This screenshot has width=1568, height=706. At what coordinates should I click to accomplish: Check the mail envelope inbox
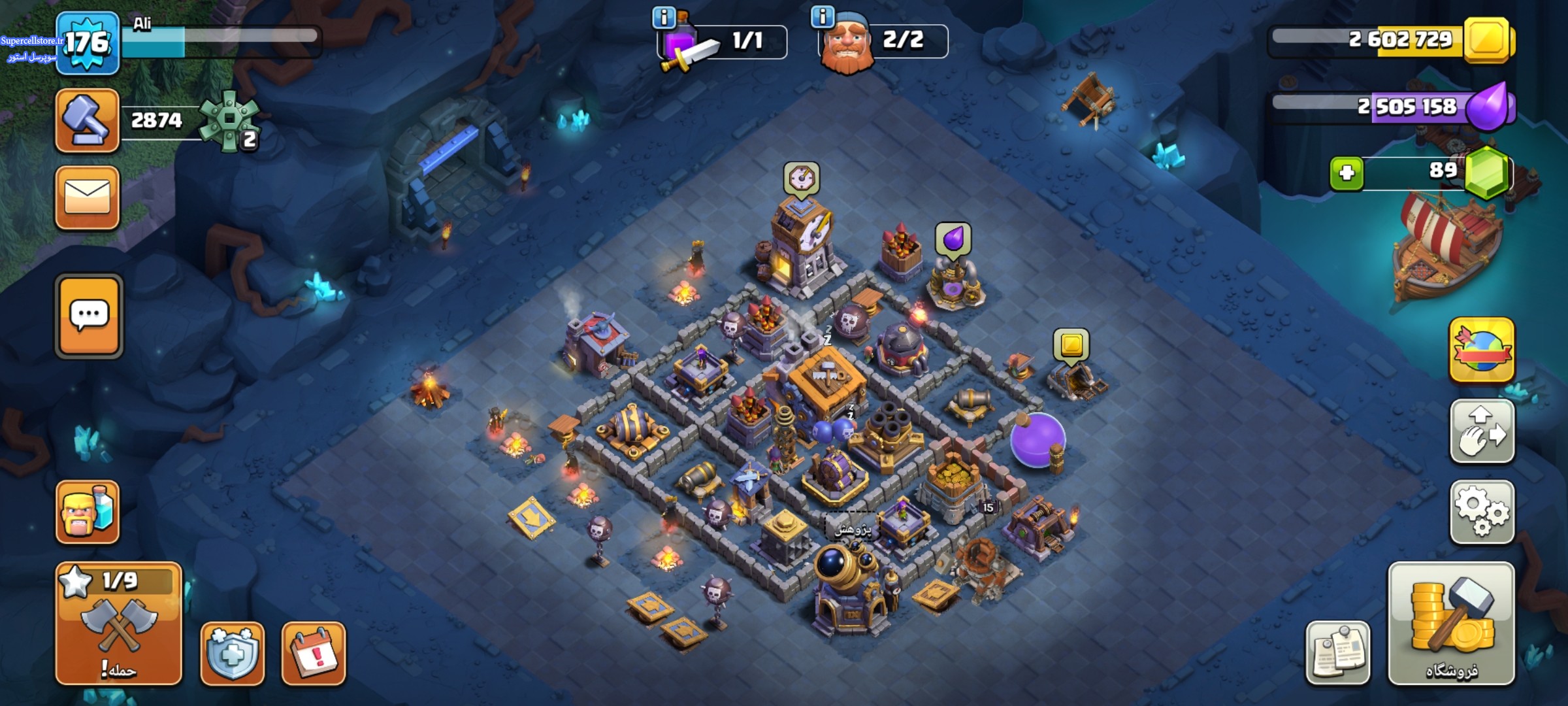pos(88,197)
